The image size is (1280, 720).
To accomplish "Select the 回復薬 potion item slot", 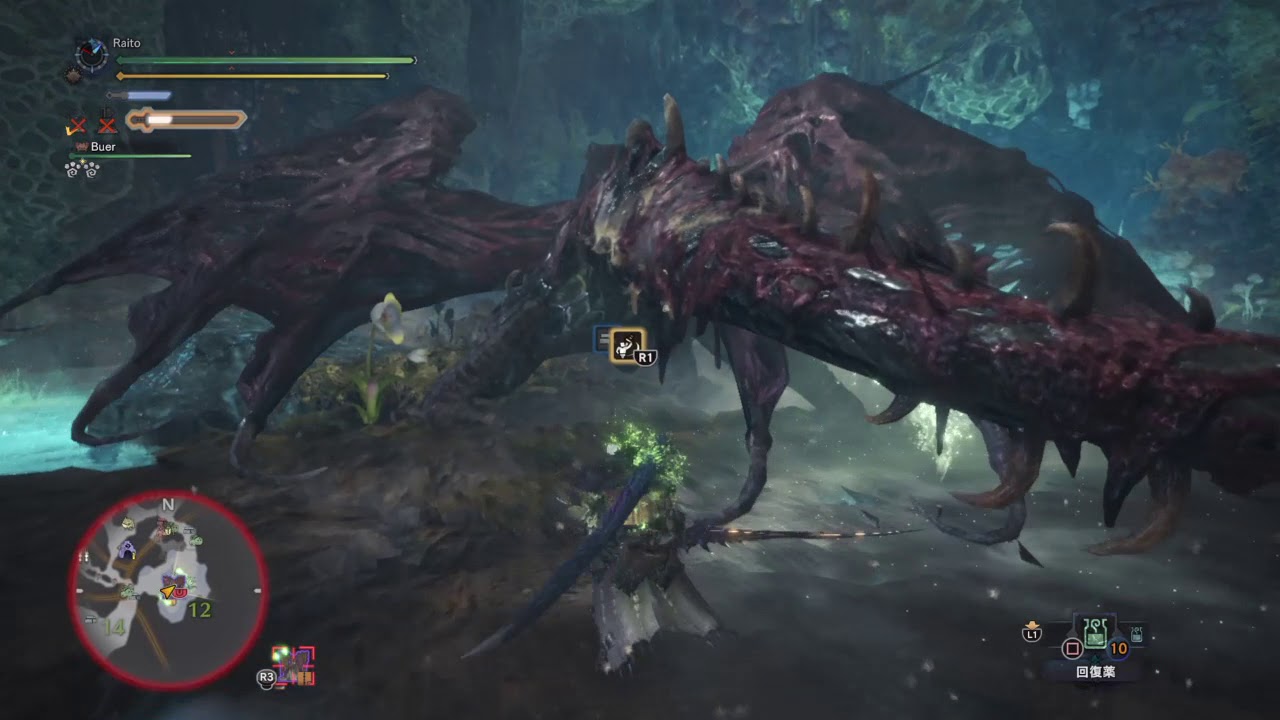I will coord(1095,632).
